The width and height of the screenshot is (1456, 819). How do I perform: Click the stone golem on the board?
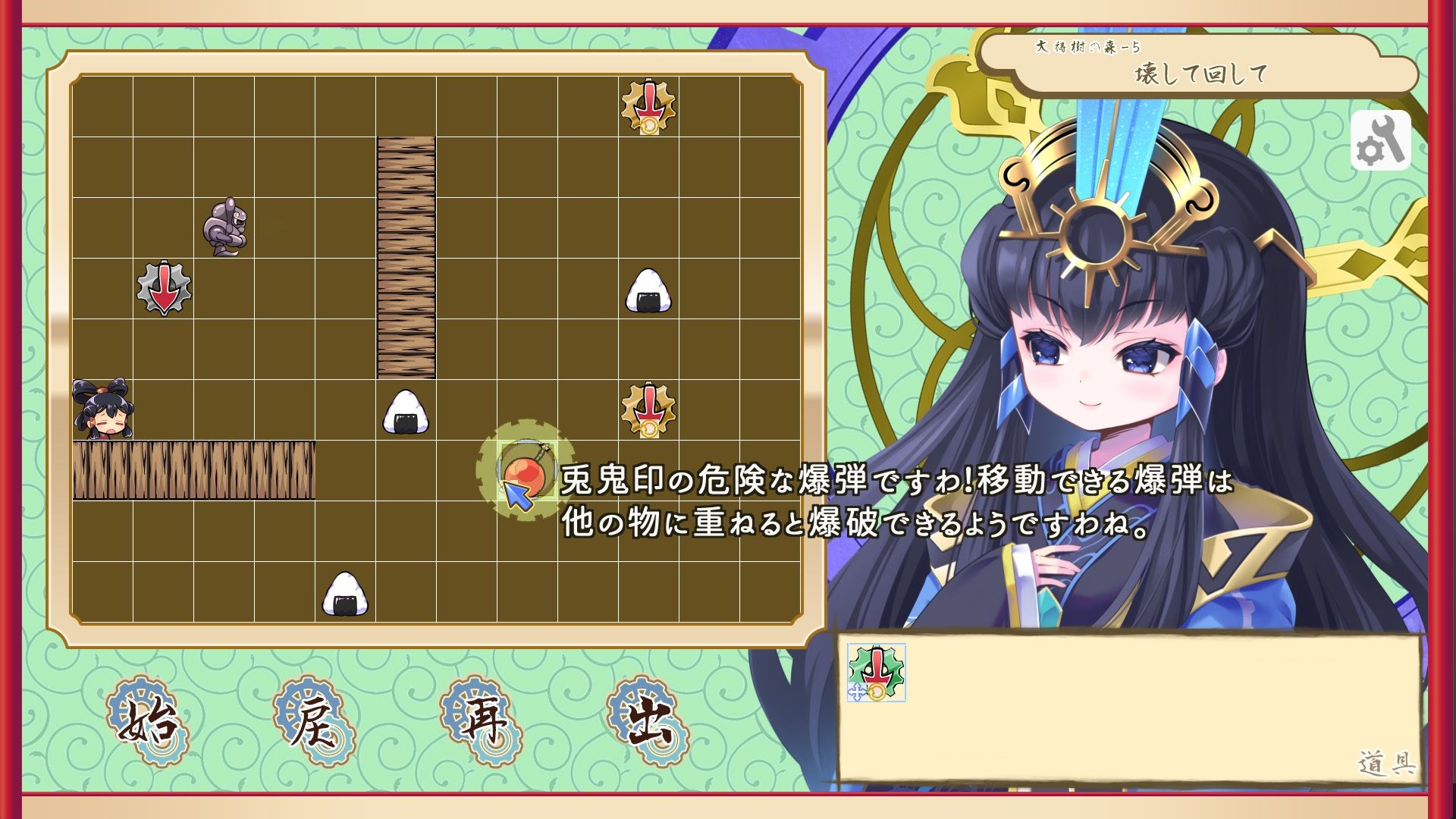click(224, 227)
